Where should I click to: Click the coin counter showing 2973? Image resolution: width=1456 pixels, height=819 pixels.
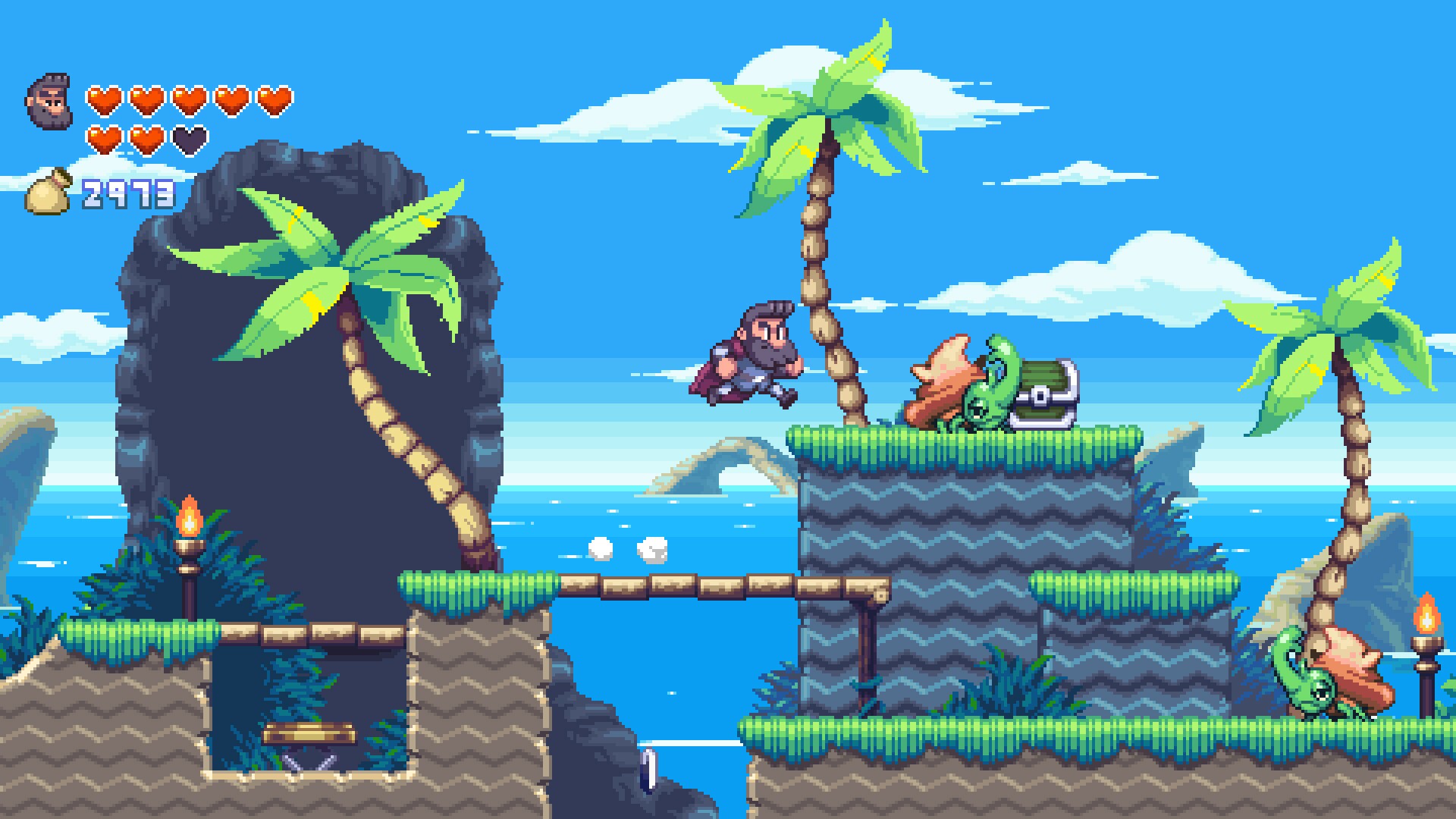click(127, 193)
